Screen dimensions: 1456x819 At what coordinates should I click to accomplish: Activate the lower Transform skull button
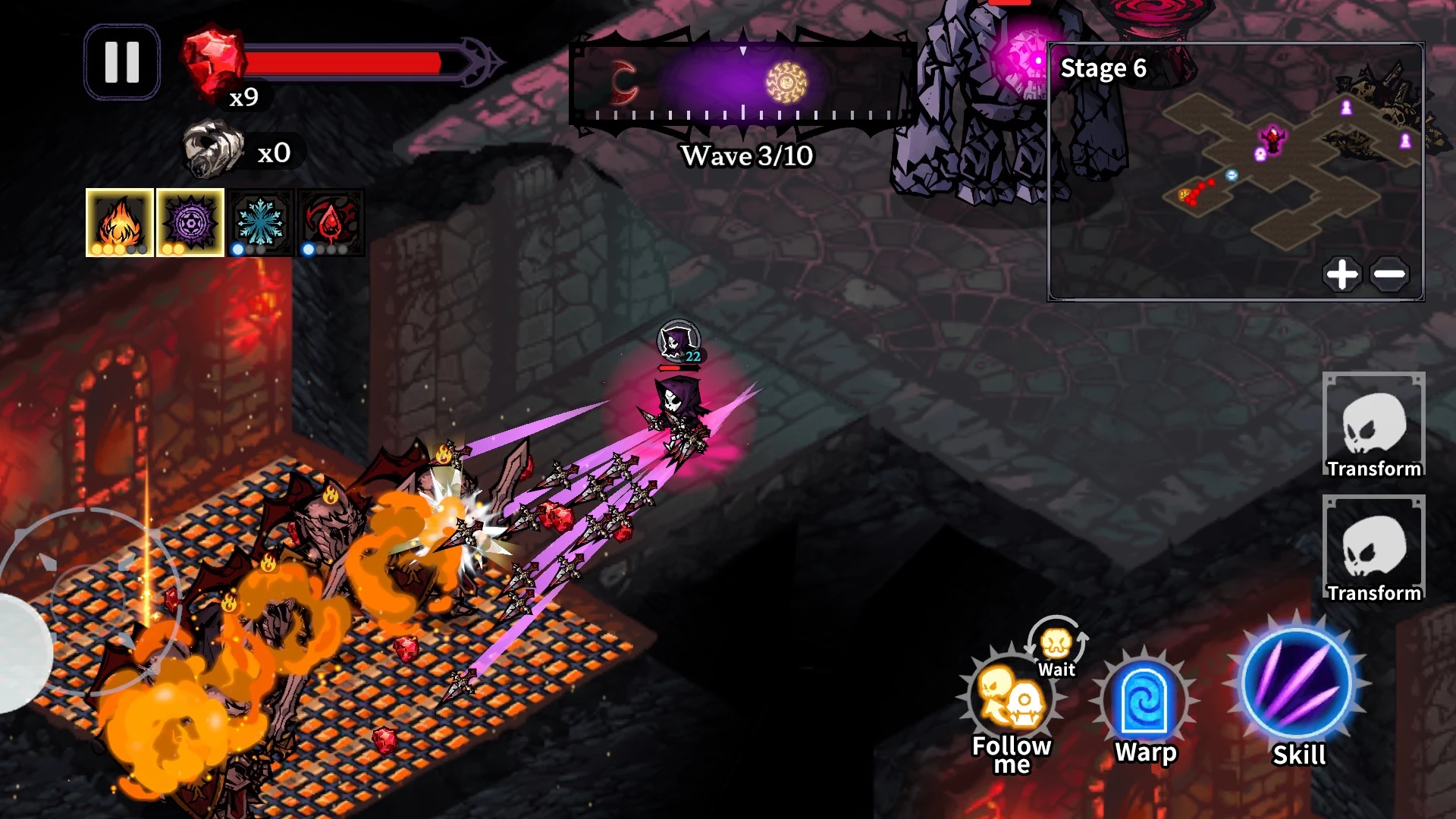point(1373,548)
